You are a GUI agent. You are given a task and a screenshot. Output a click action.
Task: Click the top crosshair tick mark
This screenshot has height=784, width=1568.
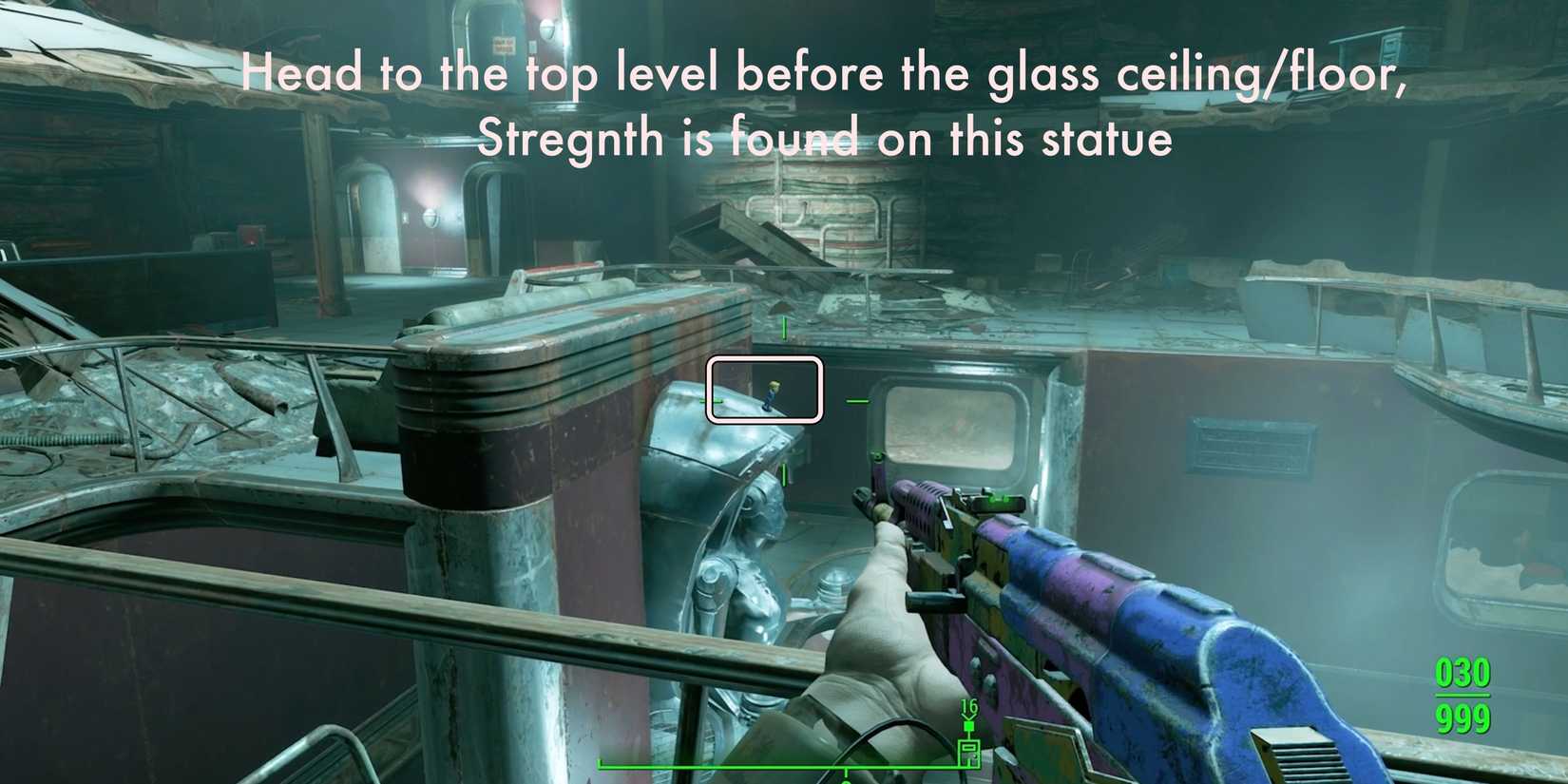784,327
